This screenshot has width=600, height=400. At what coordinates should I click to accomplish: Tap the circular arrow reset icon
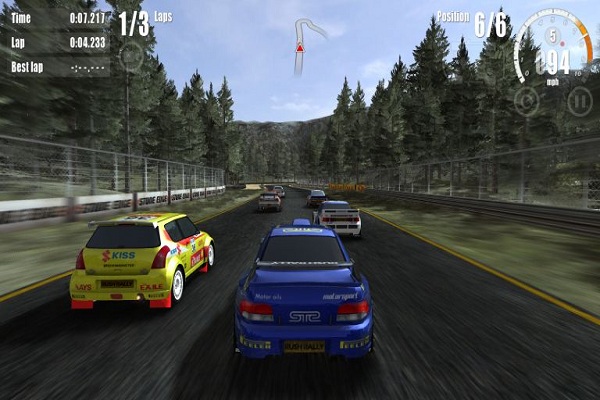pos(526,100)
